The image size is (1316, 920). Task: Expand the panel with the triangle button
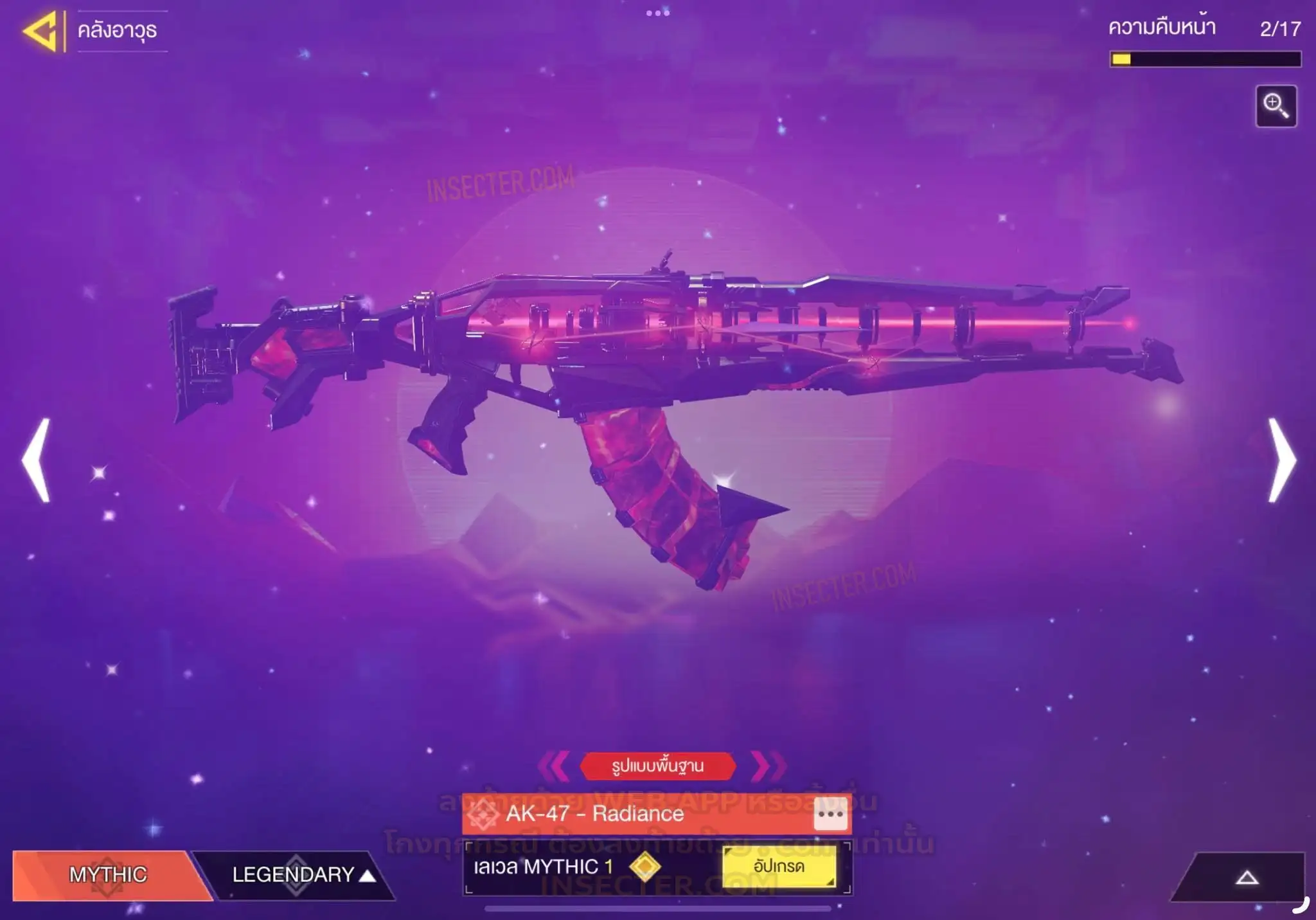tap(1247, 878)
